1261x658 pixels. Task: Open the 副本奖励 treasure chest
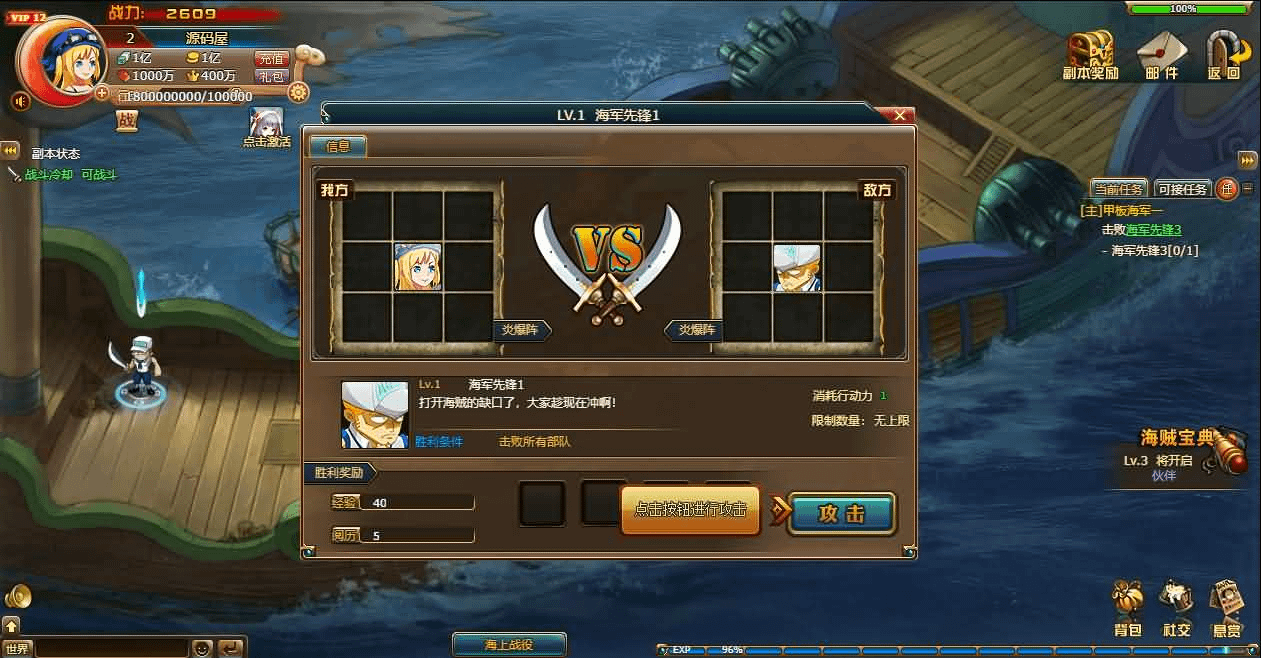(x=1089, y=50)
